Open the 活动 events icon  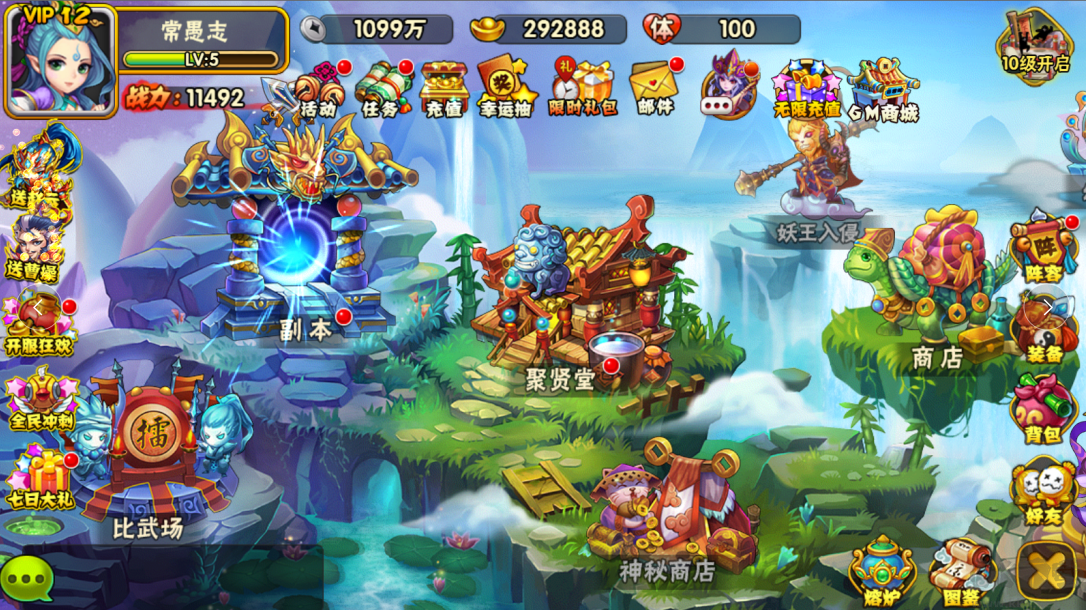click(320, 89)
